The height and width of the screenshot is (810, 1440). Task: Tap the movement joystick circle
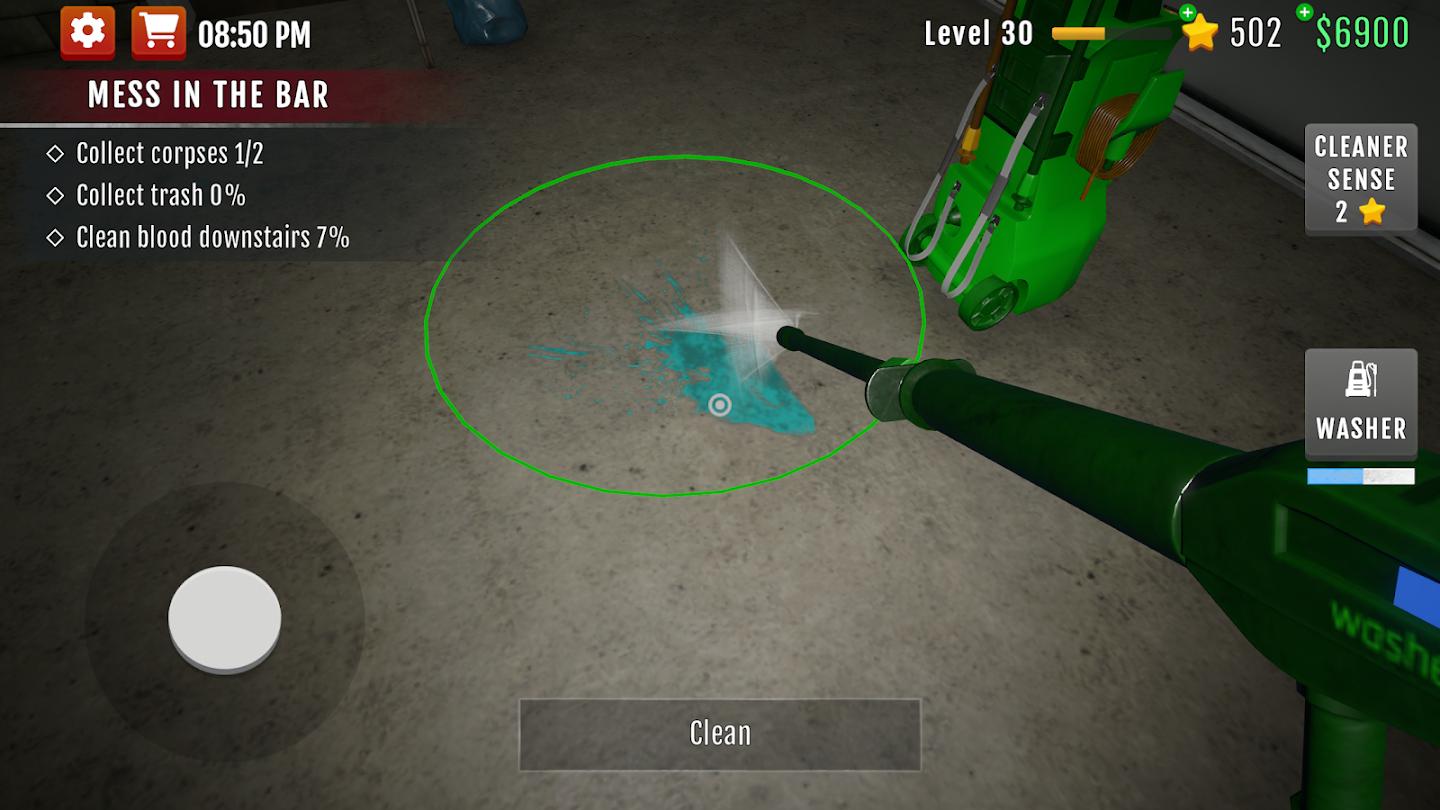224,617
